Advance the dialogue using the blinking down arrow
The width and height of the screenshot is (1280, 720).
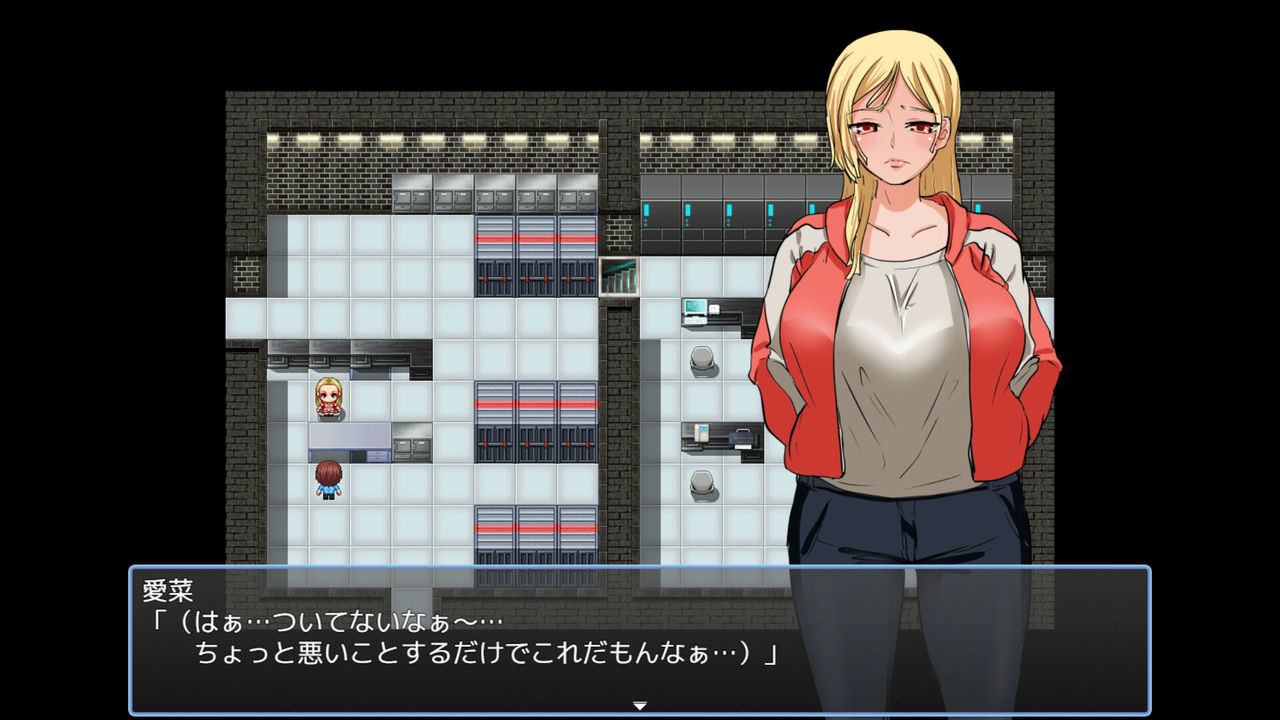click(x=639, y=703)
